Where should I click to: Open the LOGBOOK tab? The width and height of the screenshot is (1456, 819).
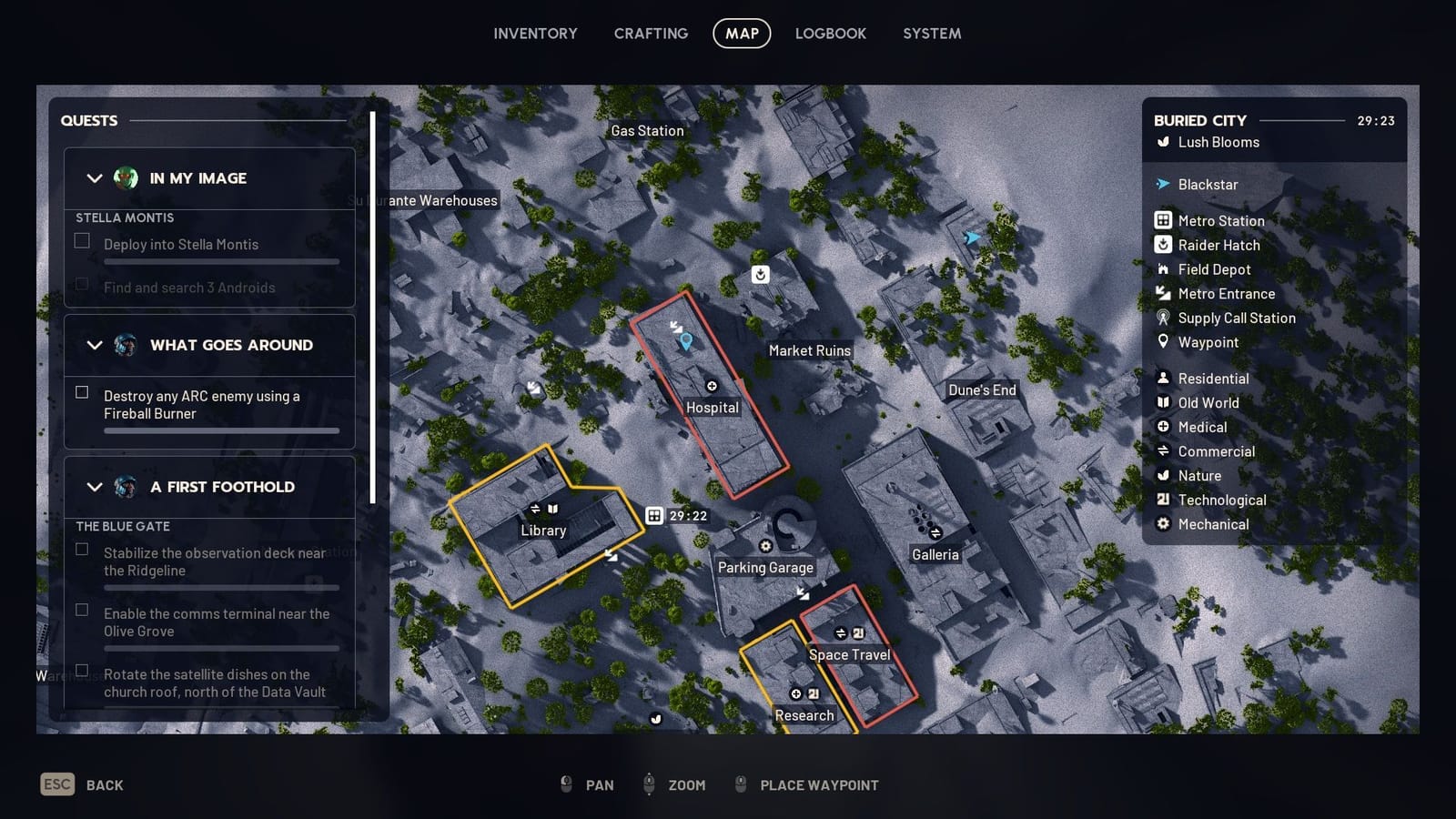[829, 33]
